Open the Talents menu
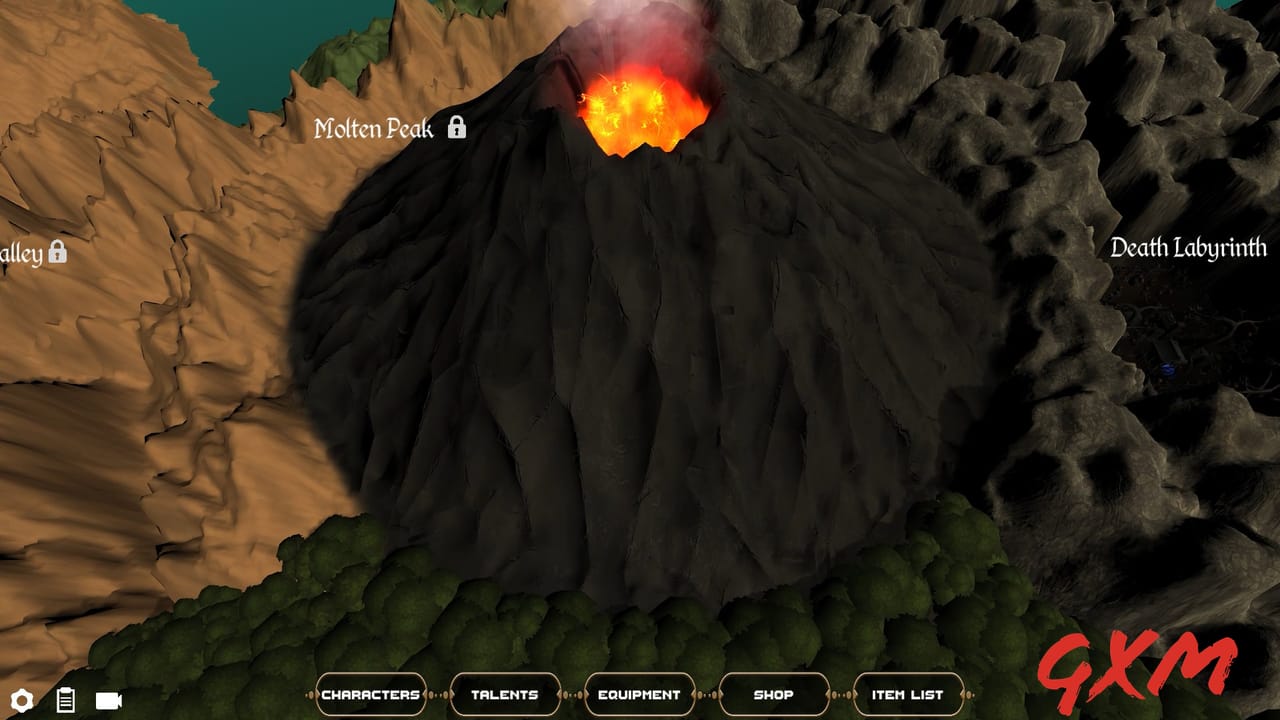Screen dimensions: 1280x720 click(x=505, y=693)
